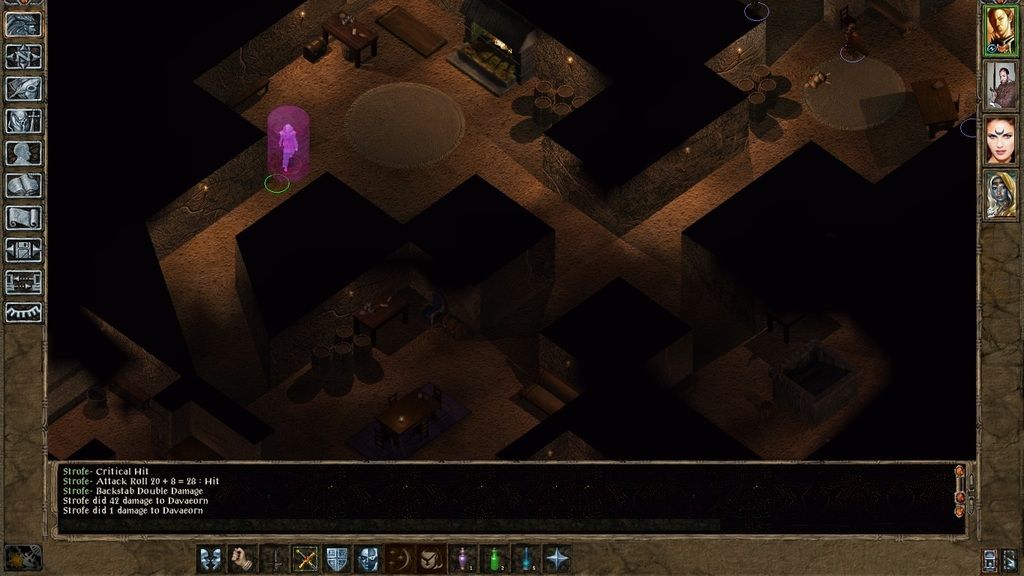Toggle the masked face stealth ability
The width and height of the screenshot is (1024, 576).
pyautogui.click(x=368, y=559)
